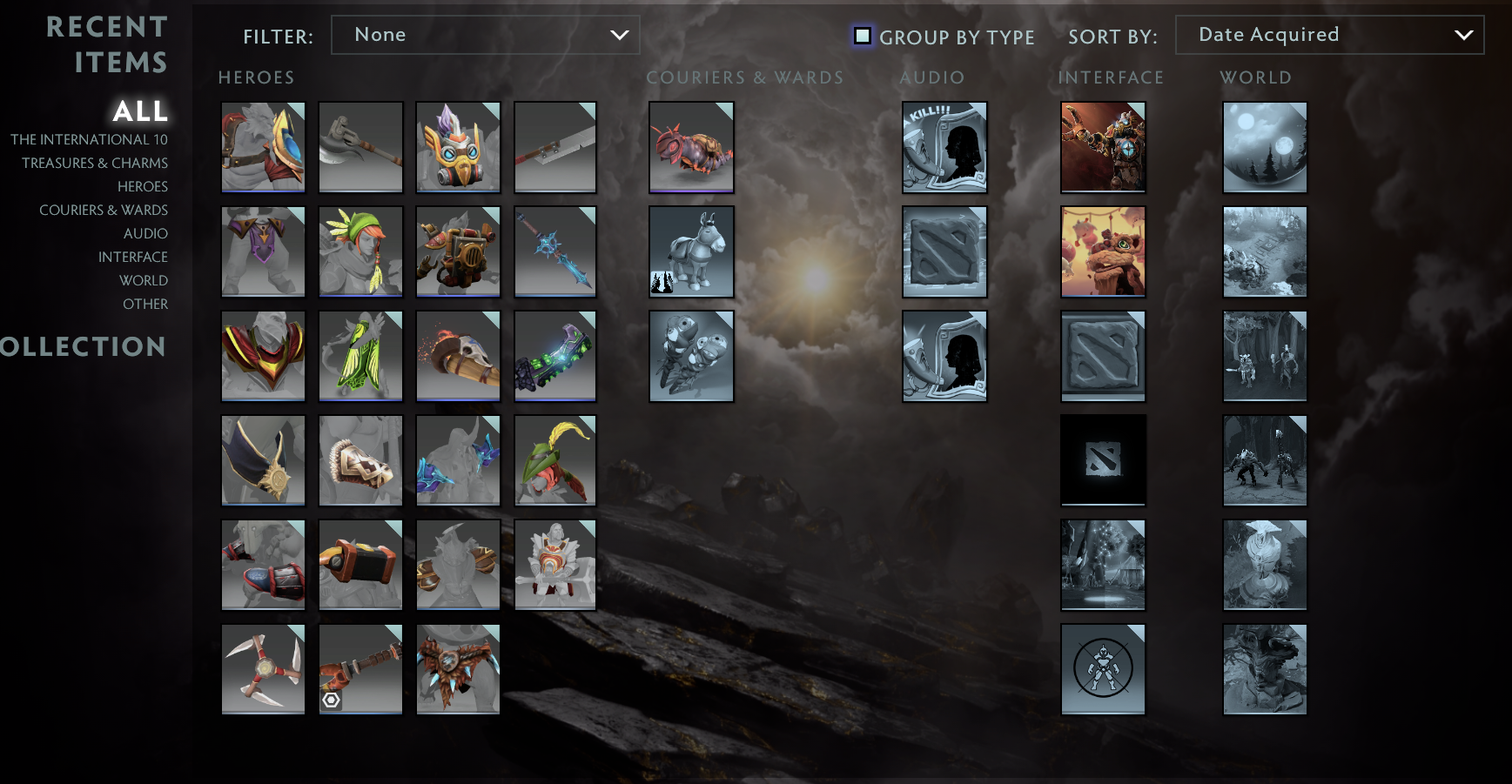1512x784 pixels.
Task: Select the blue frost sword item thumbnail
Action: 555,251
